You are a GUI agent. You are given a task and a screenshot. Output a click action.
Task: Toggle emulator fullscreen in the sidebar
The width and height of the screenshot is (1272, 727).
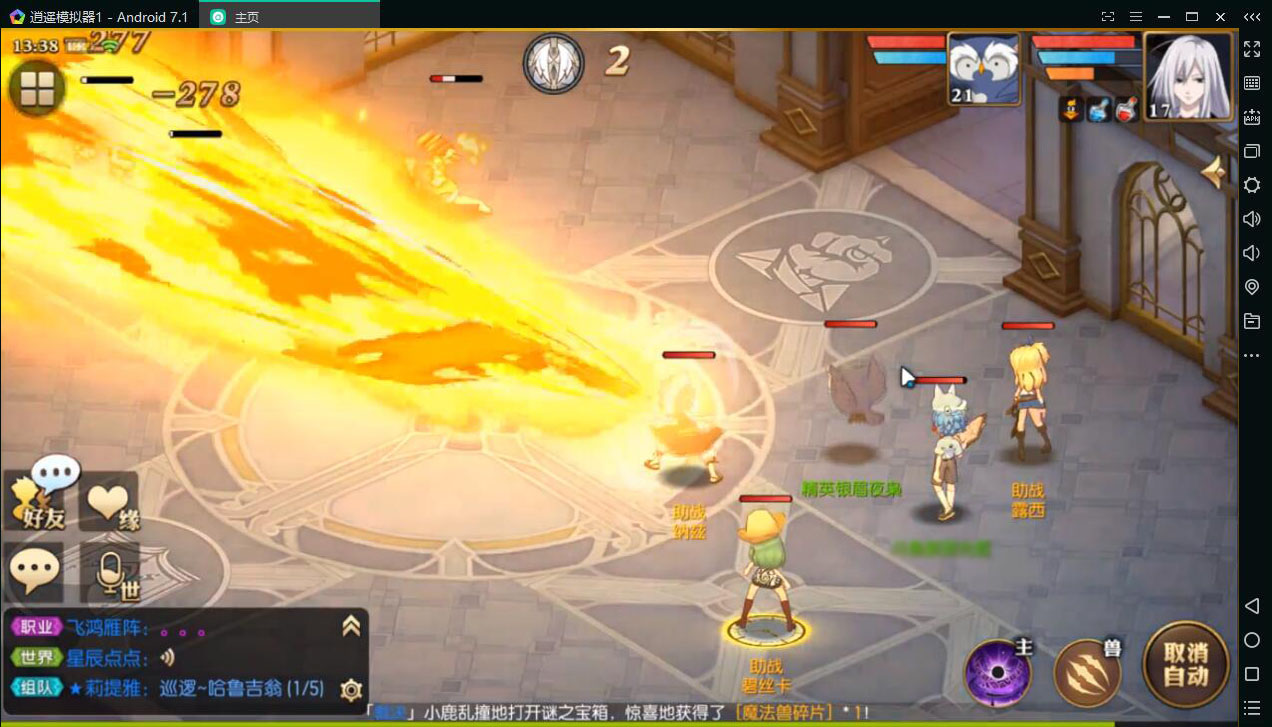[1251, 49]
